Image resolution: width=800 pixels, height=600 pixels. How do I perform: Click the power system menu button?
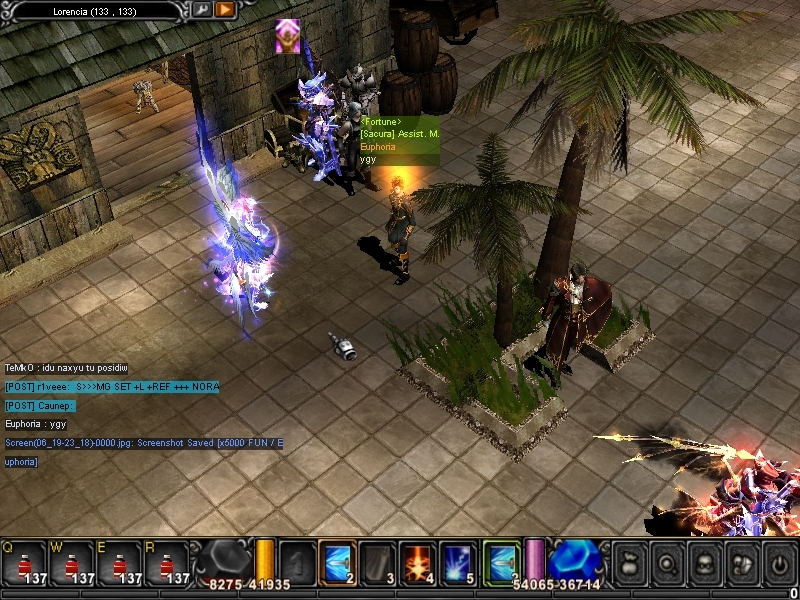(778, 562)
